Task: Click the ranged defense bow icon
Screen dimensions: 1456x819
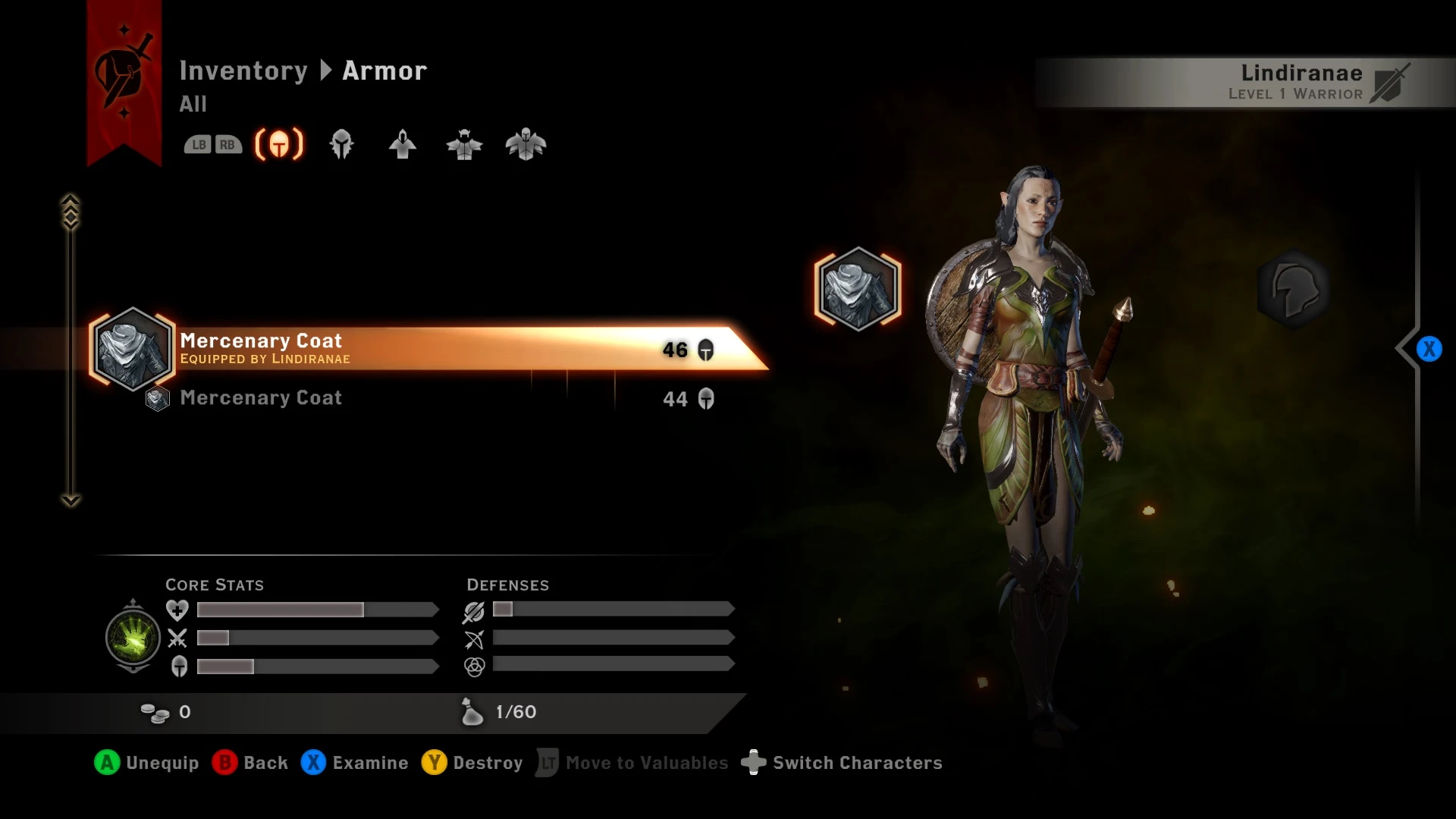Action: pos(472,639)
